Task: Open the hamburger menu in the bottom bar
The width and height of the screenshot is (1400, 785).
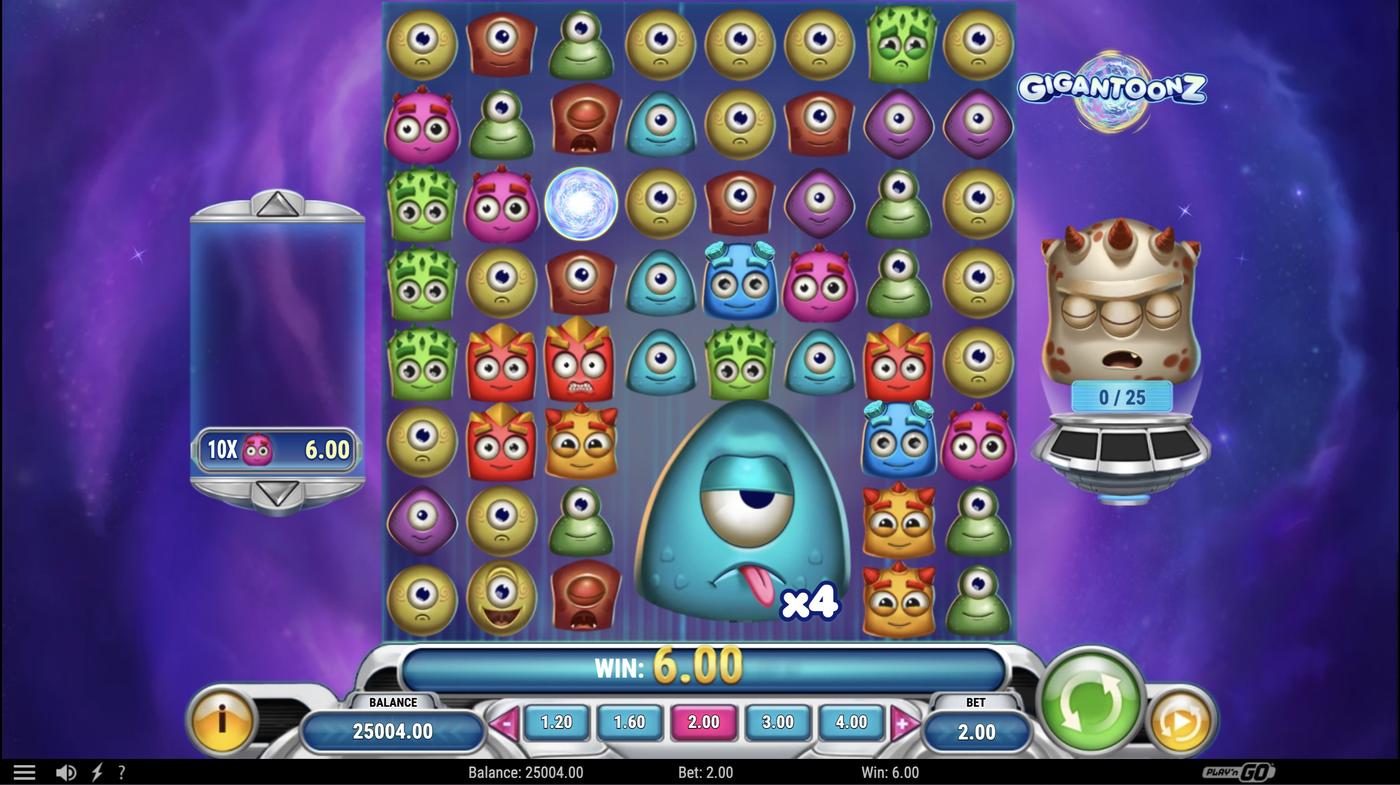Action: coord(24,771)
